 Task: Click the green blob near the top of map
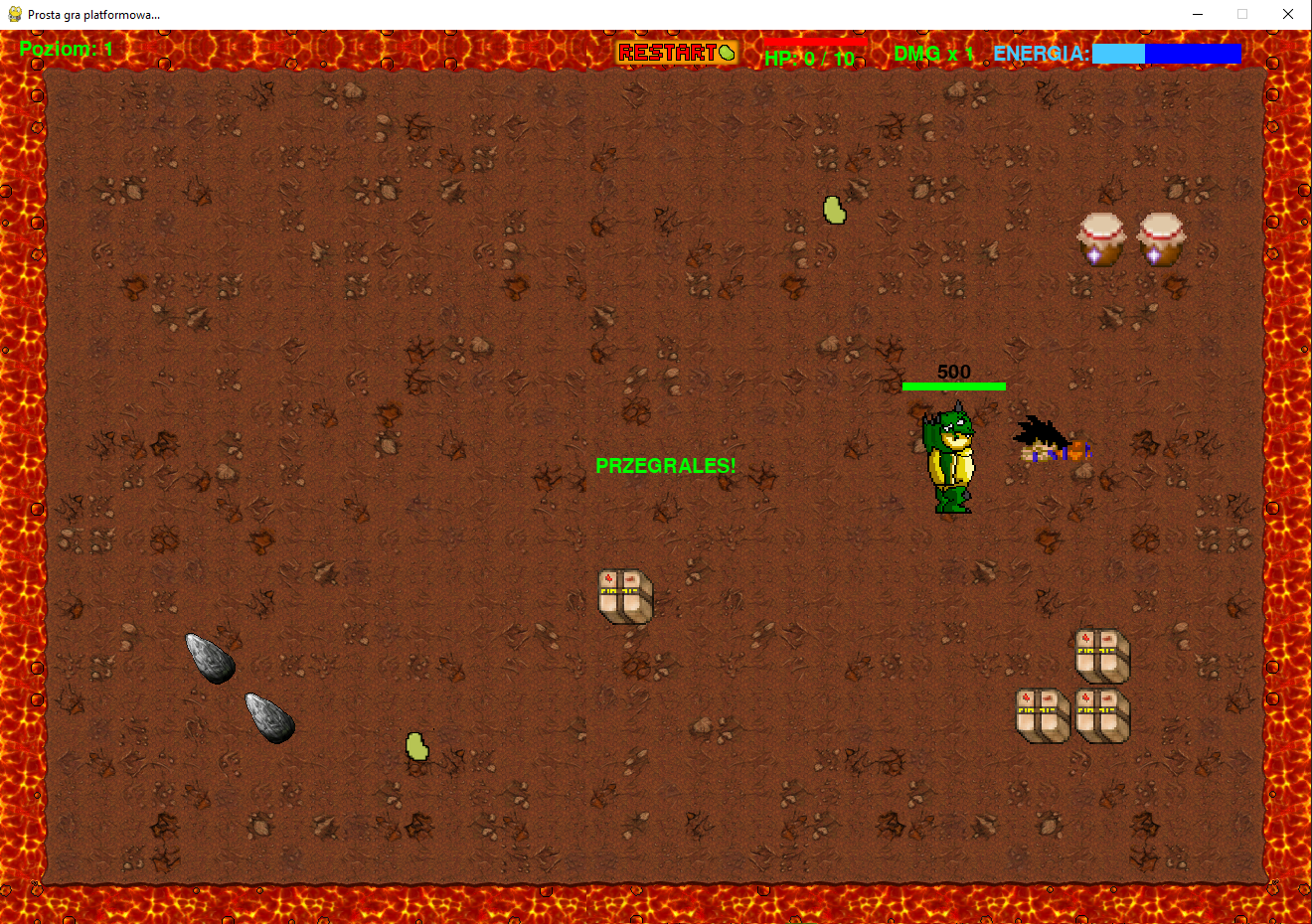[834, 209]
